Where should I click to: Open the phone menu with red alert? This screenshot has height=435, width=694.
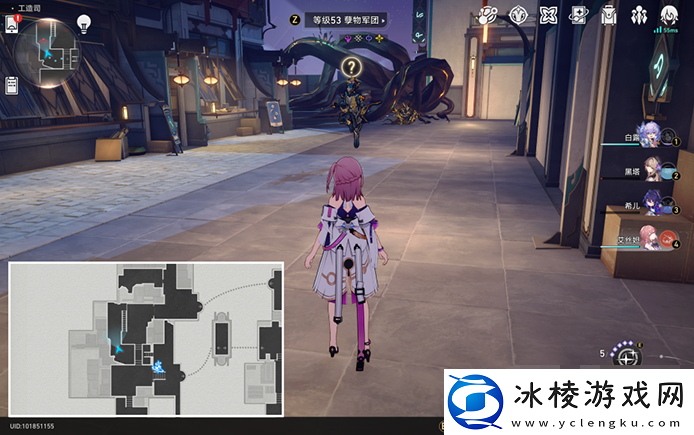click(x=13, y=24)
